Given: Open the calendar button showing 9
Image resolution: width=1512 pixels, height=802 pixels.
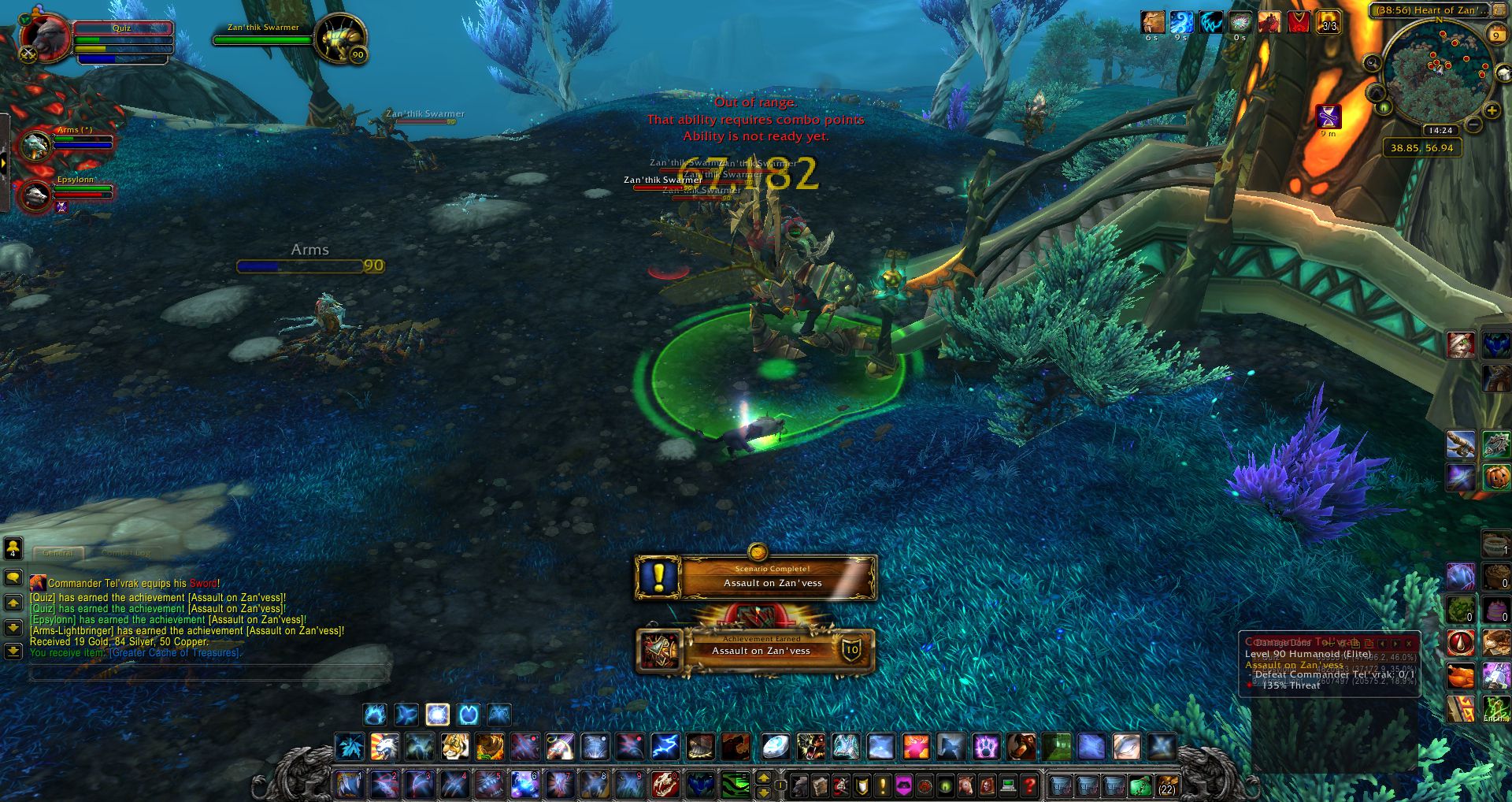Looking at the screenshot, I should click(1495, 35).
